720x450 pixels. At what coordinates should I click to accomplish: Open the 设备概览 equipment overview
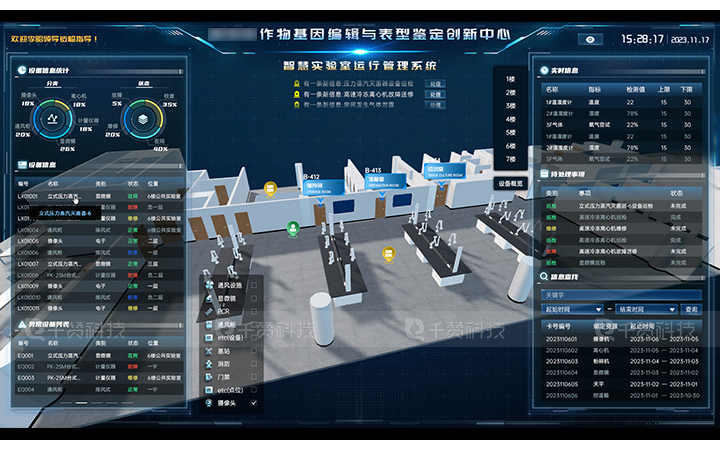tap(510, 184)
